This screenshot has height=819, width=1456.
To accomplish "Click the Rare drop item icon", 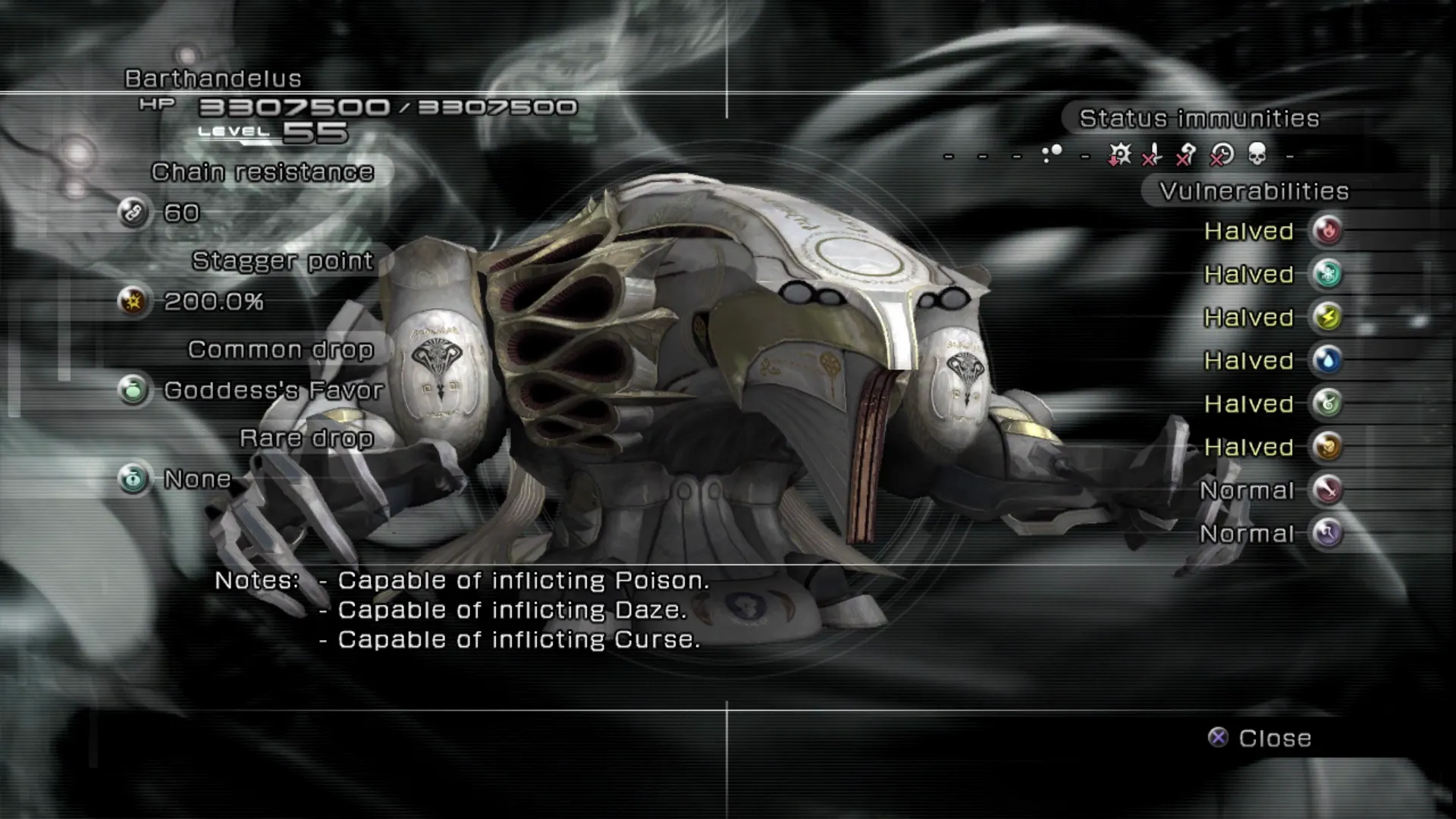I will click(x=133, y=479).
